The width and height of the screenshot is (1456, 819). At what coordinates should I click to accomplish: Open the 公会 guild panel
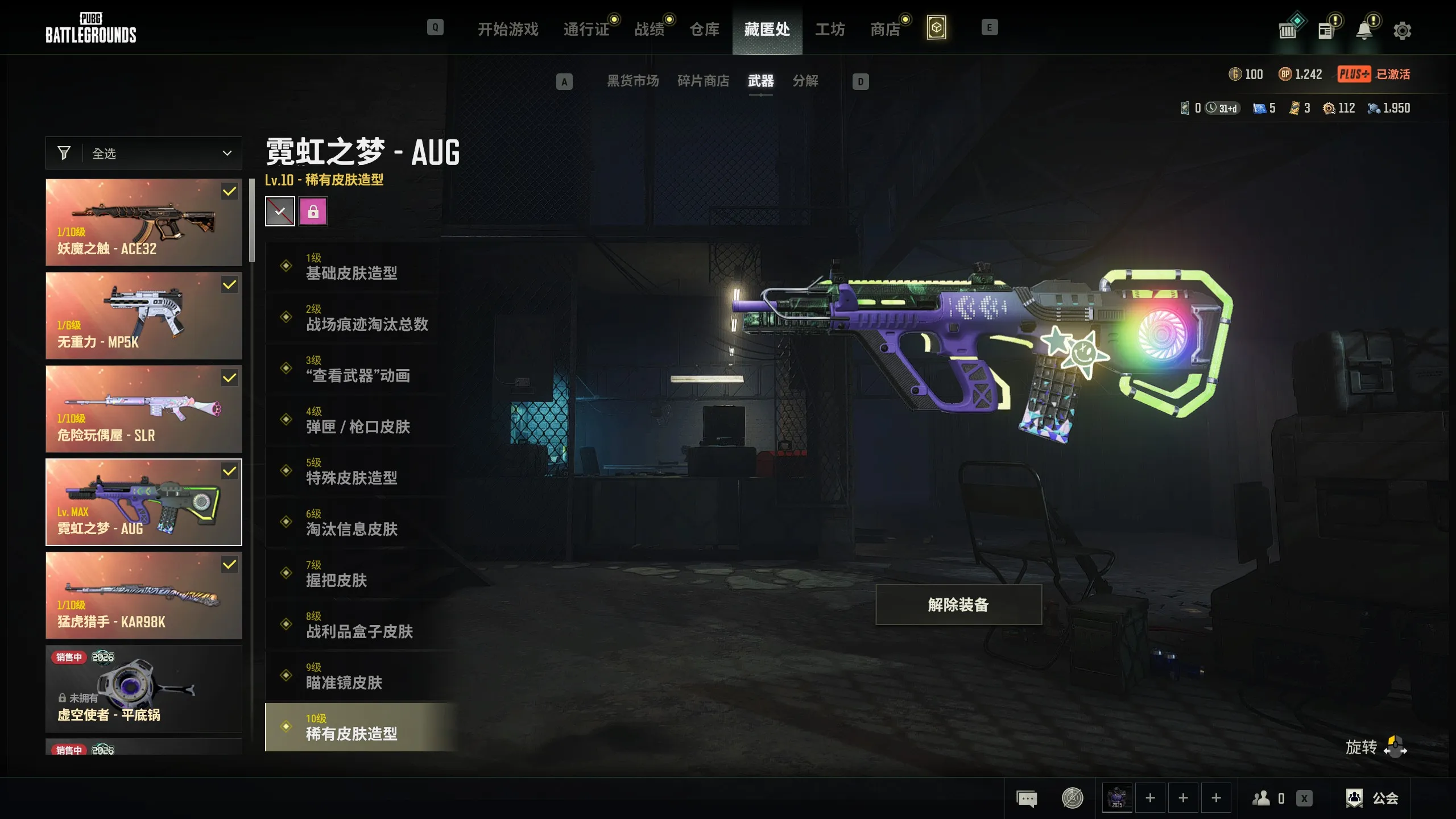[x=1372, y=798]
